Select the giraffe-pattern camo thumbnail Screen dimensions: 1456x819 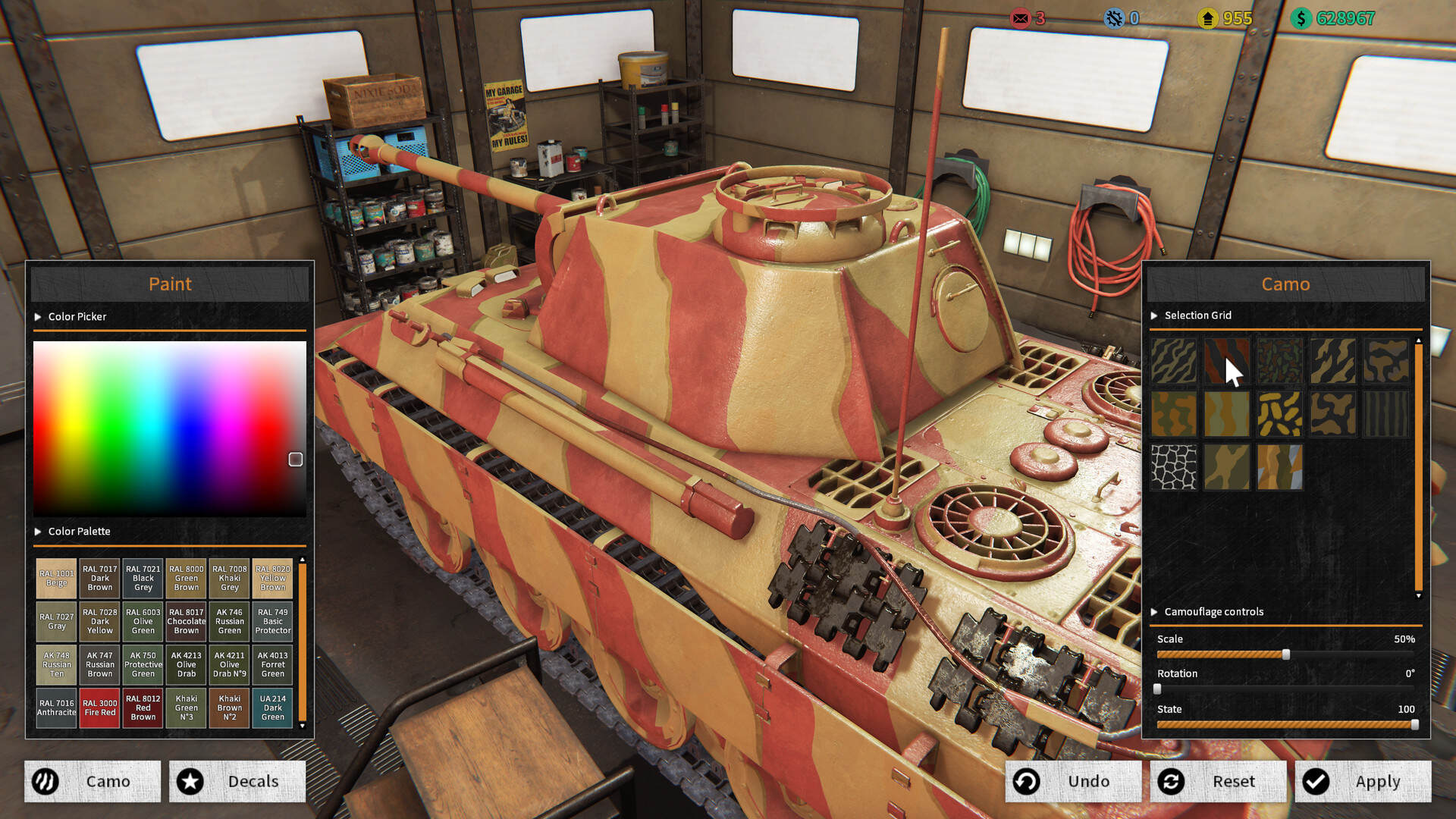(x=1173, y=466)
